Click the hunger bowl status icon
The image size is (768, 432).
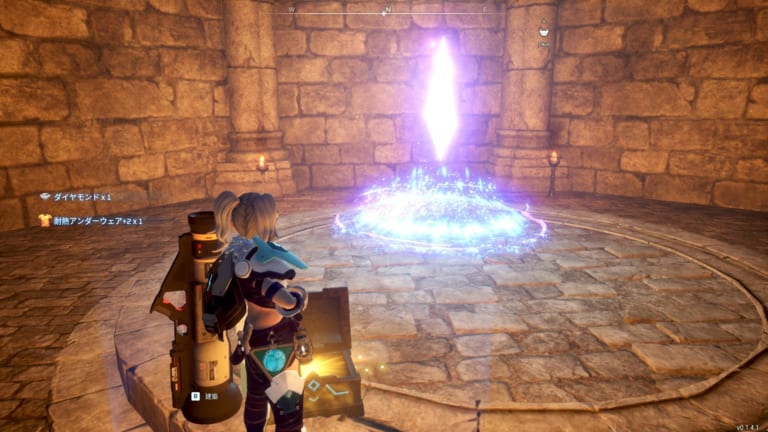click(x=544, y=30)
